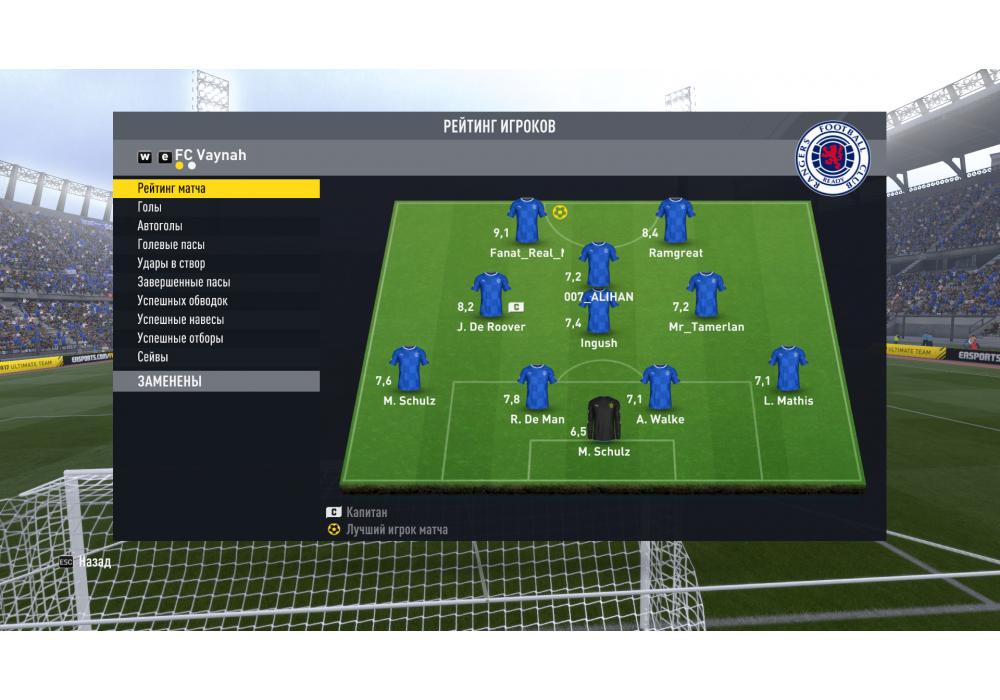1000x700 pixels.
Task: Click defender R. De Man
Action: pos(538,388)
